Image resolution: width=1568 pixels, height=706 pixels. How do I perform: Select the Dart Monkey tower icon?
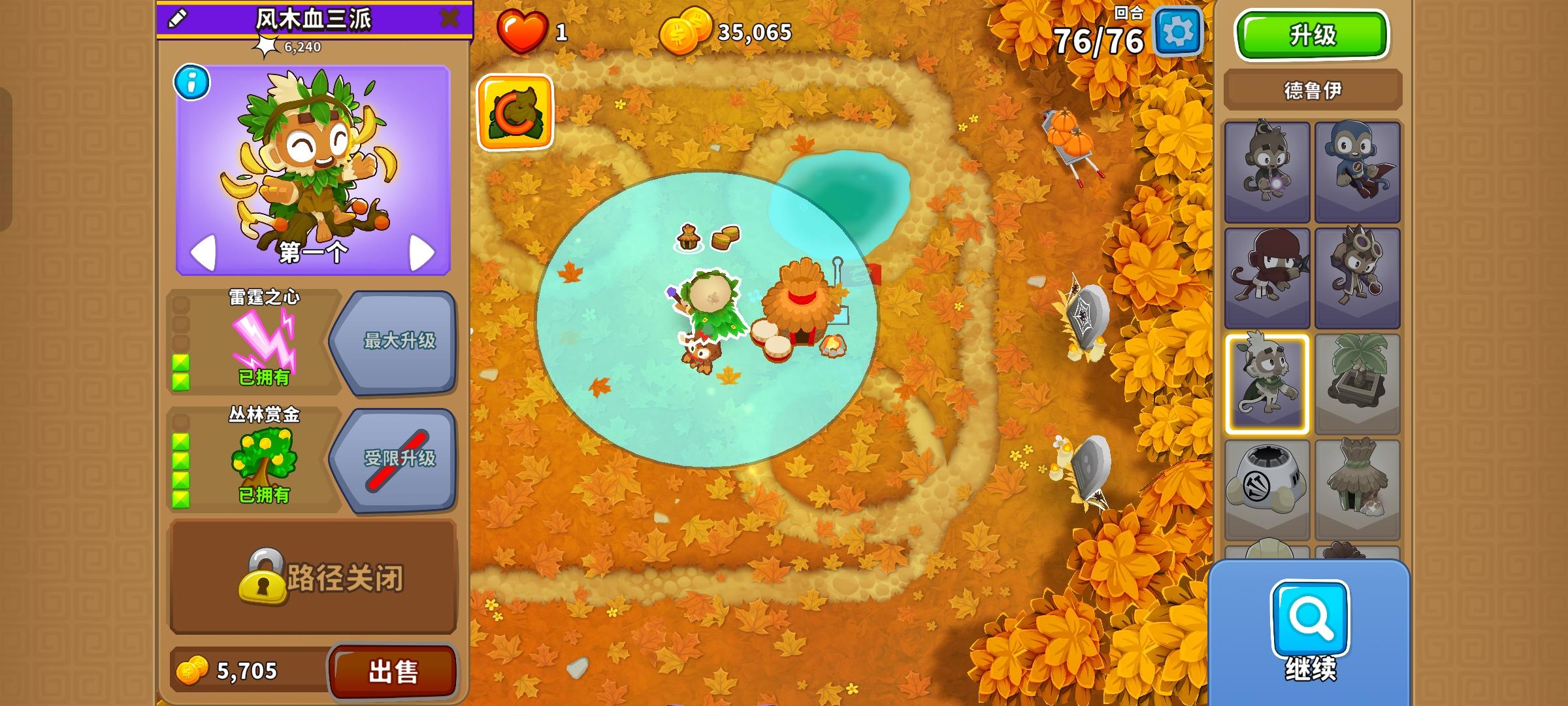coord(1267,169)
